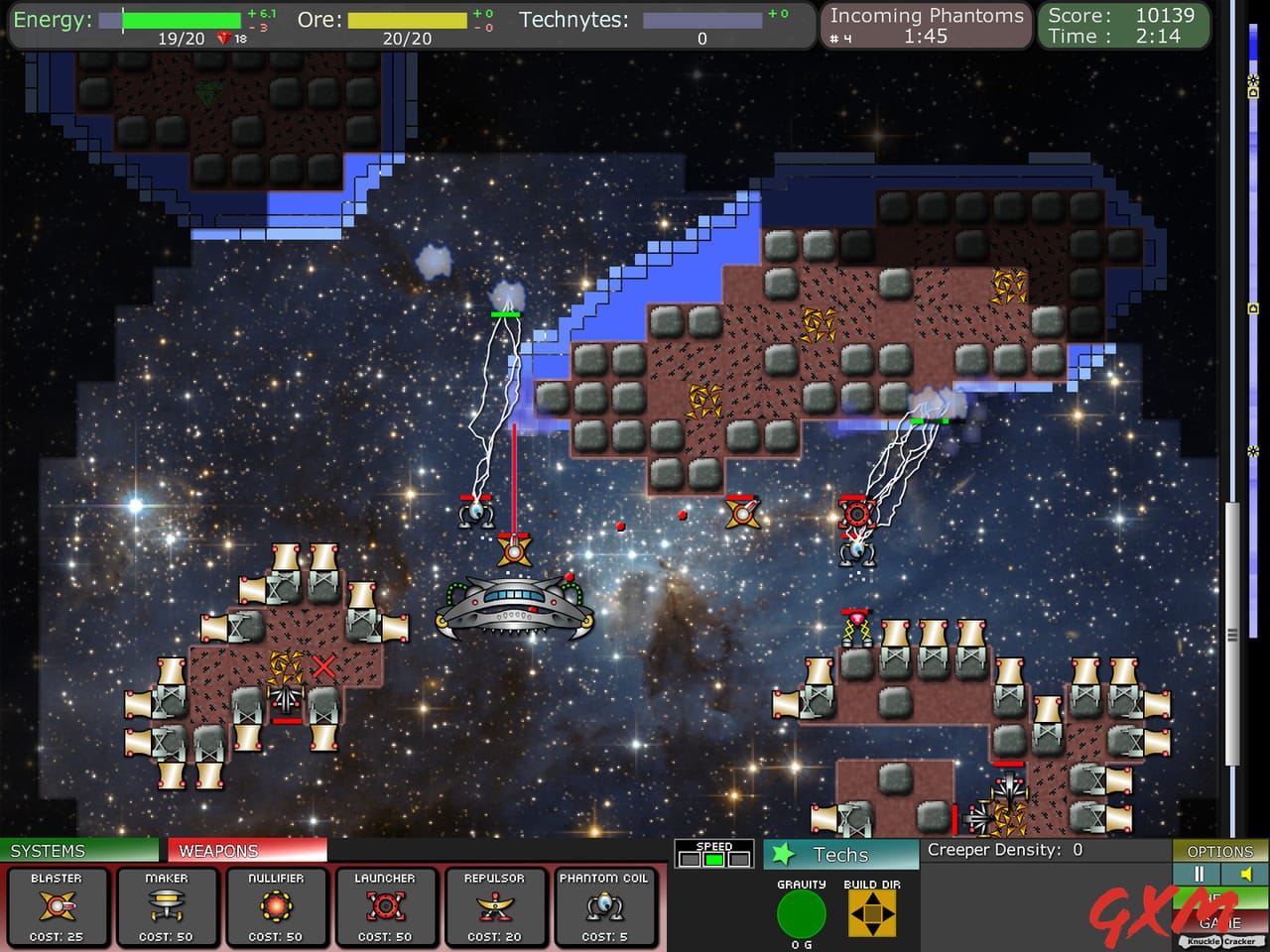Select the Phantom Coil weapon
The width and height of the screenshot is (1270, 952).
point(606,907)
